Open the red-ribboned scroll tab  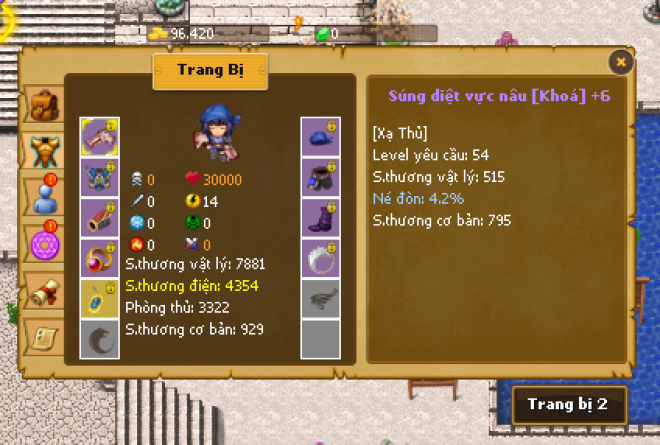click(43, 289)
